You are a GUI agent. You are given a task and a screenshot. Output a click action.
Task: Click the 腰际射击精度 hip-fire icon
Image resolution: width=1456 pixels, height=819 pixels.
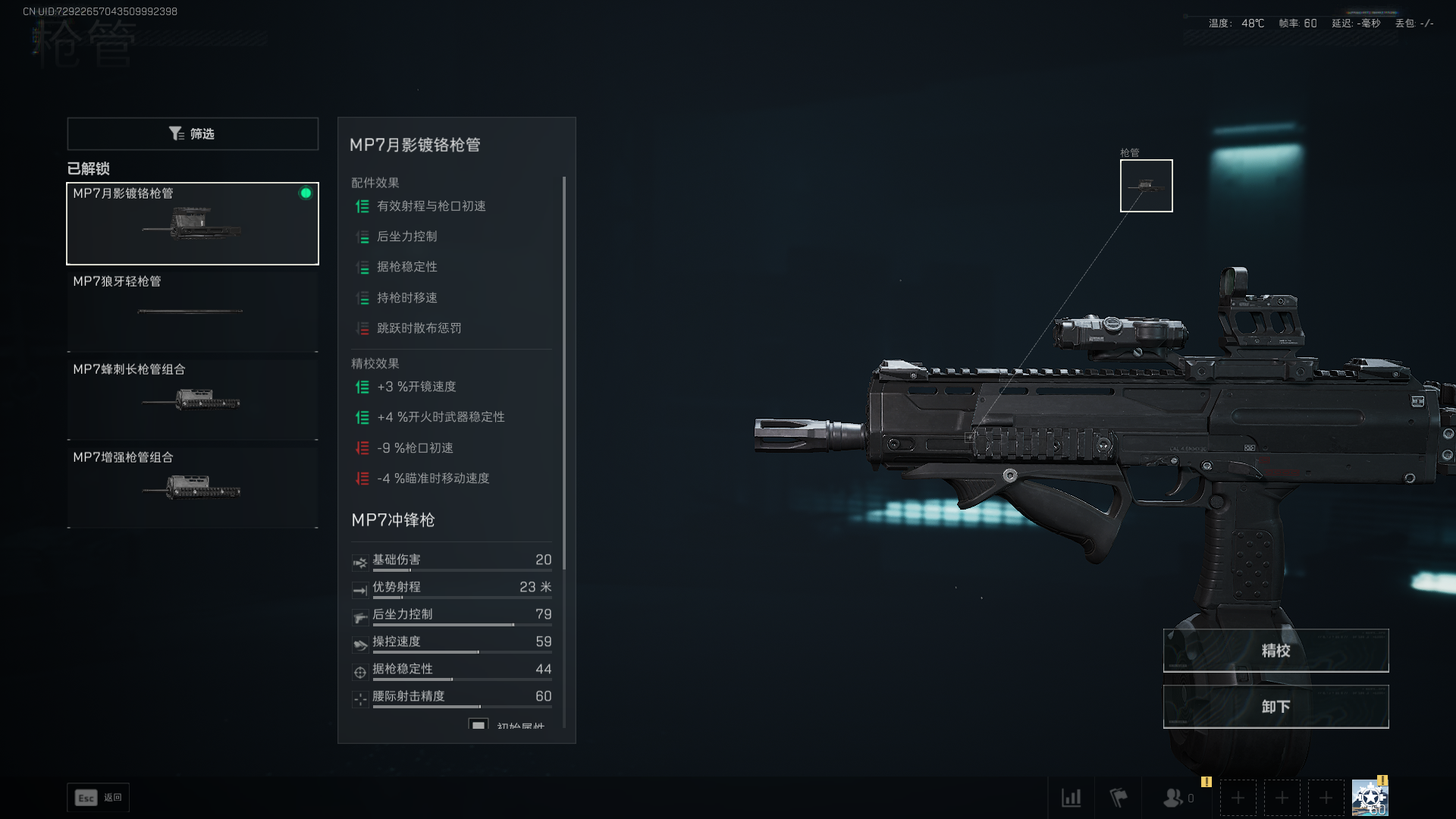359,698
